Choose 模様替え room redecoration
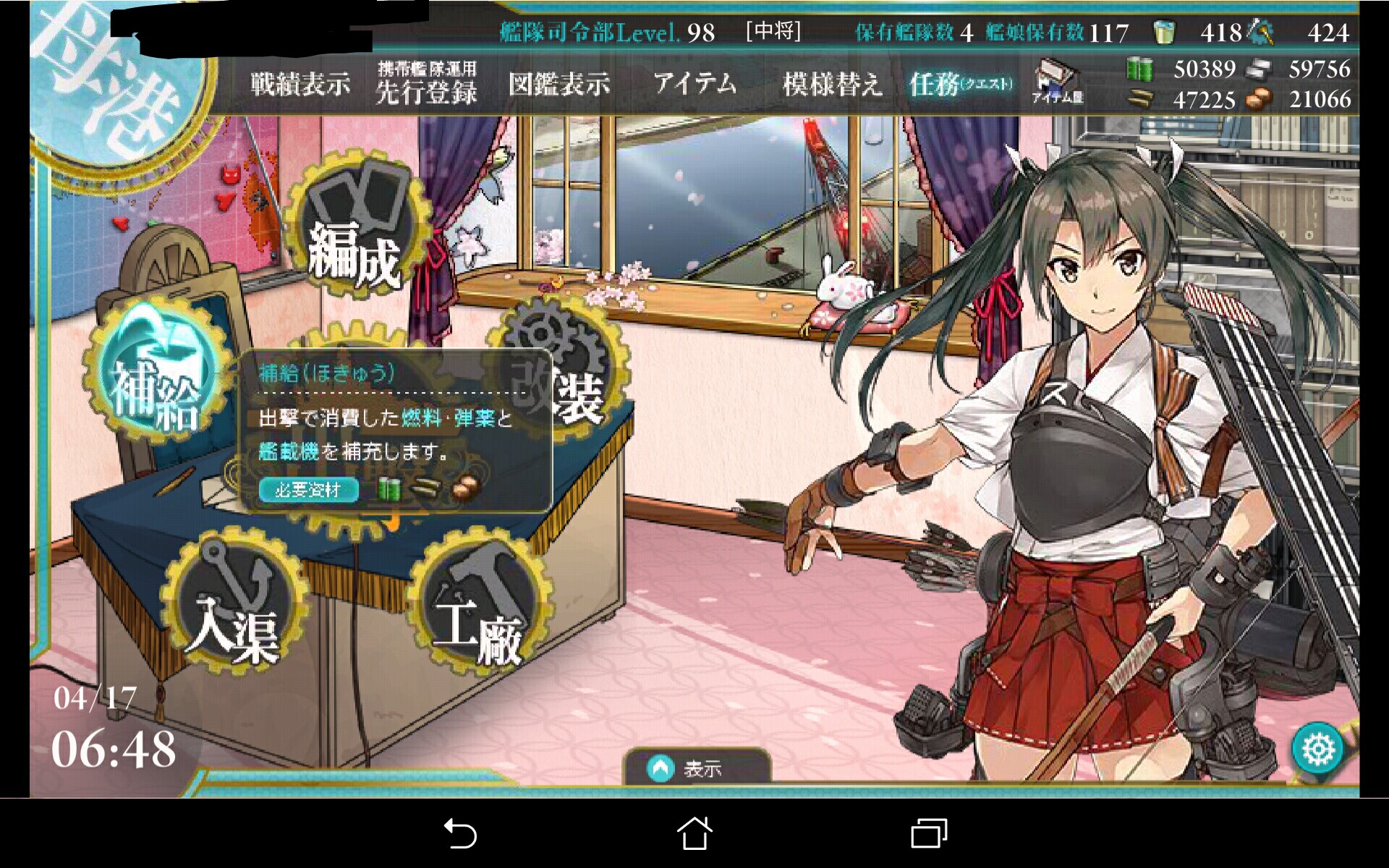This screenshot has height=868, width=1389. coord(832,85)
